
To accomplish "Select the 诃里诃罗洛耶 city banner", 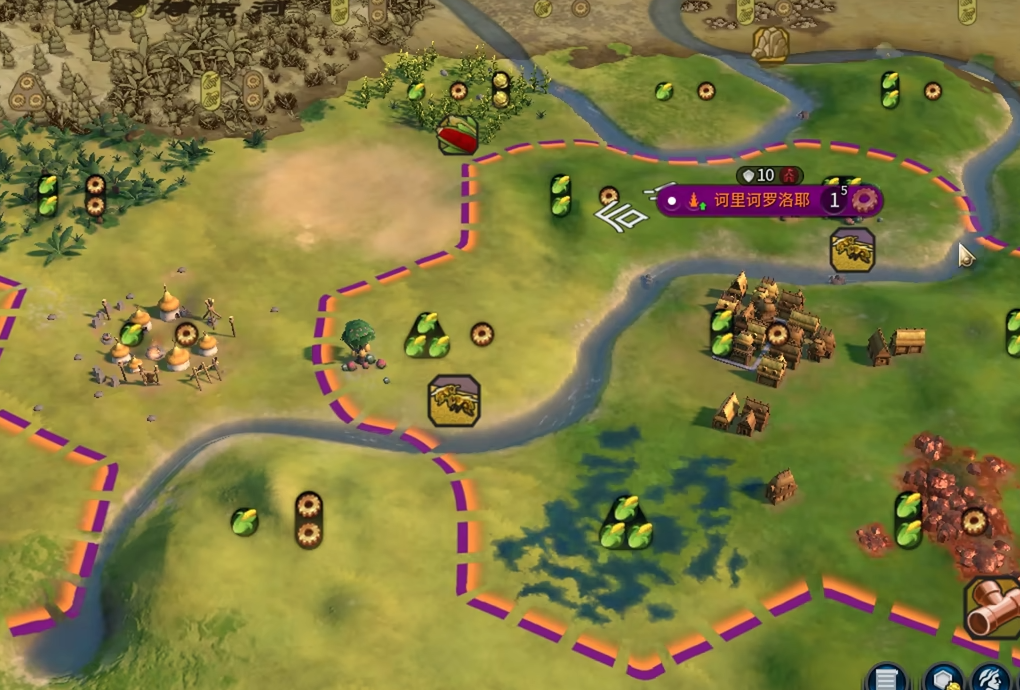I will 760,200.
